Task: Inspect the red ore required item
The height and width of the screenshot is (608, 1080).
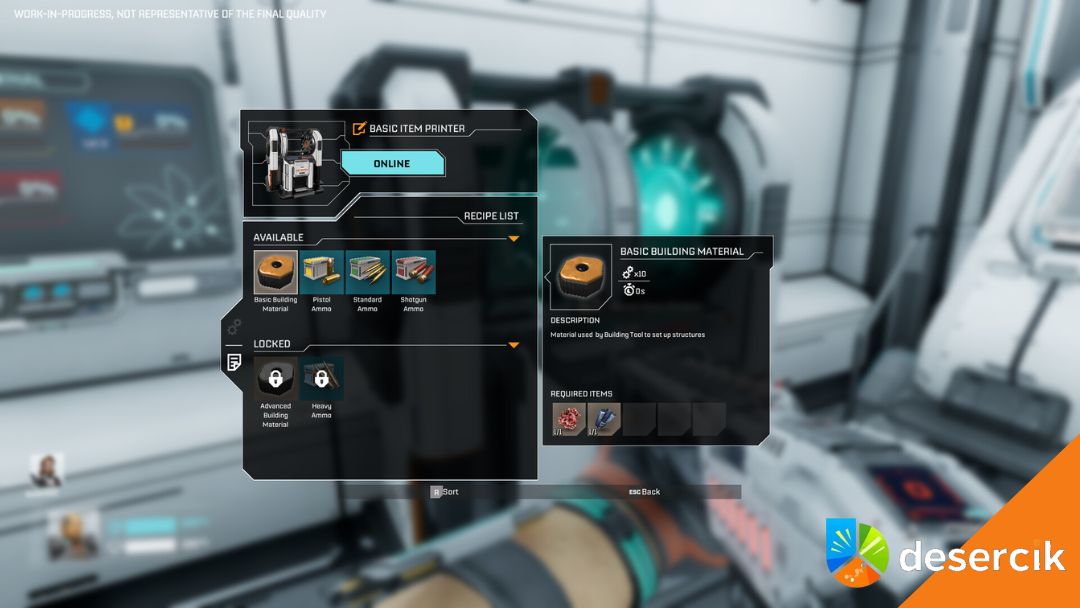Action: (569, 420)
